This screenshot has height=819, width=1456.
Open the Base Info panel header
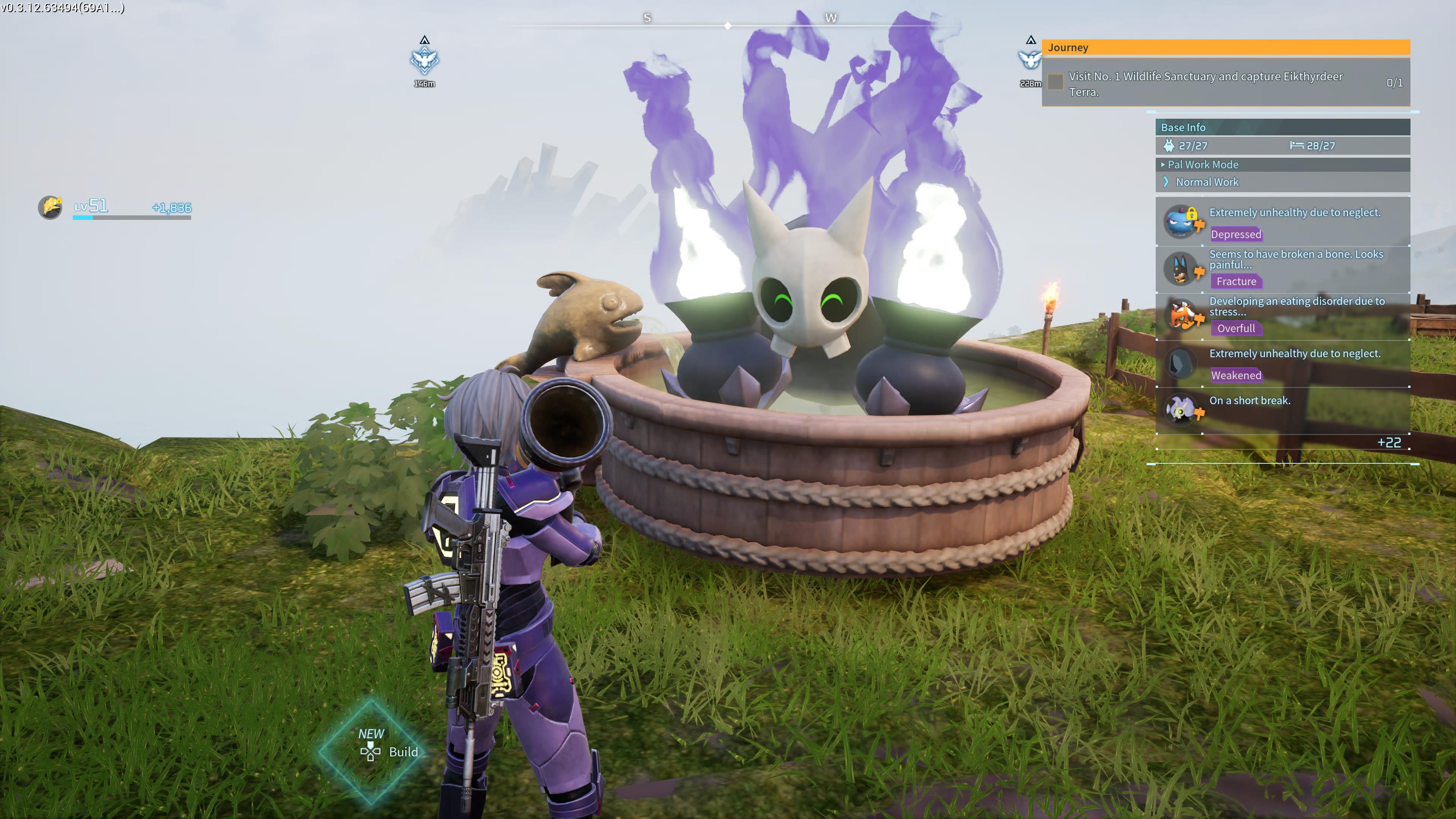[x=1282, y=127]
